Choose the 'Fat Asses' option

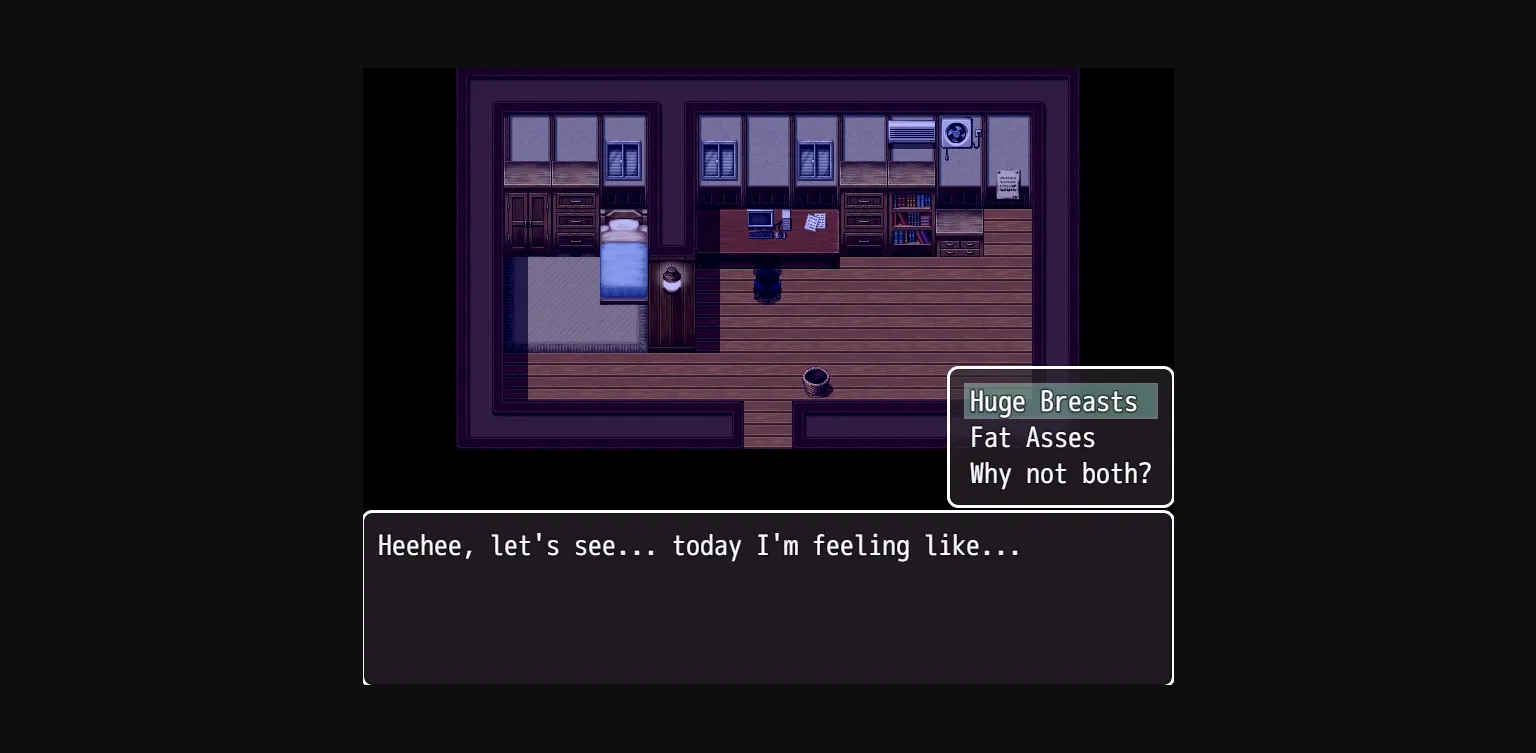[1032, 438]
